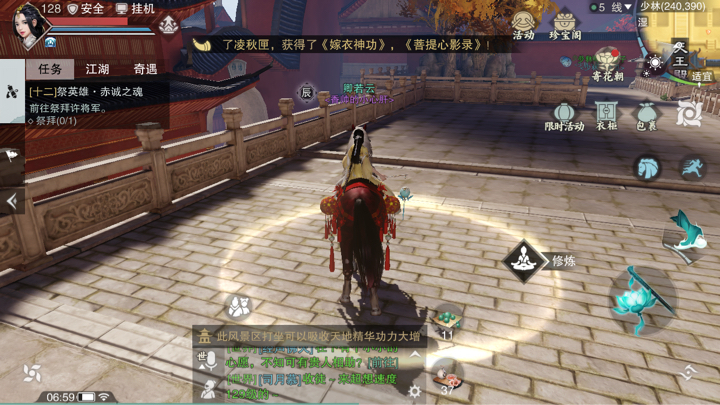Screen dimensions: 720x405
Task: Switch to the 江湖 tab
Action: 97,69
